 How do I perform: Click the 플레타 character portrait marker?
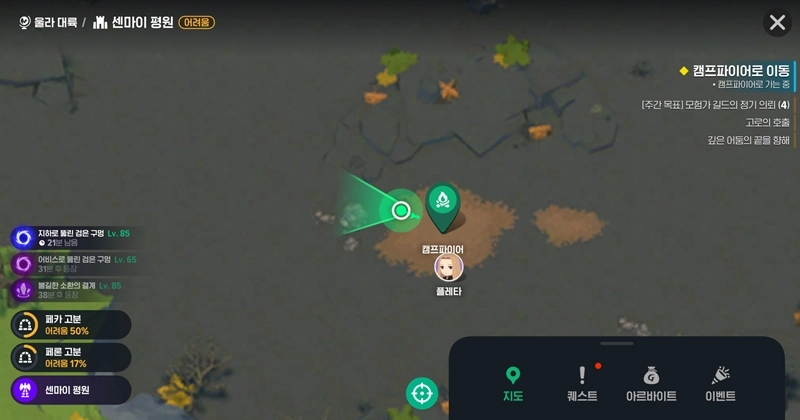(x=449, y=267)
